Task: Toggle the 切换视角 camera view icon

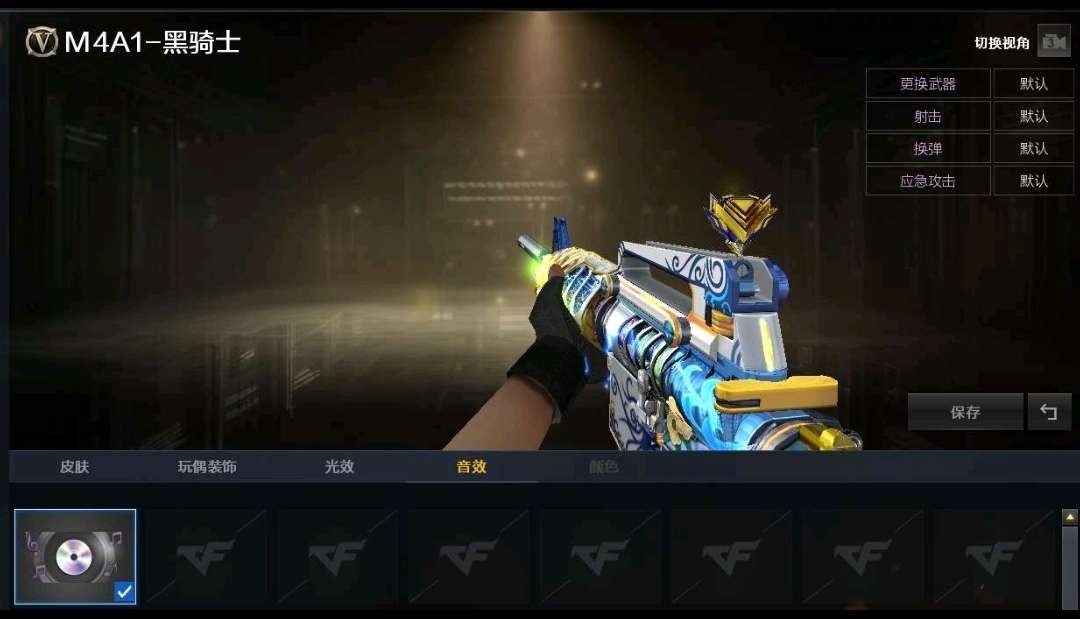Action: pyautogui.click(x=1053, y=42)
